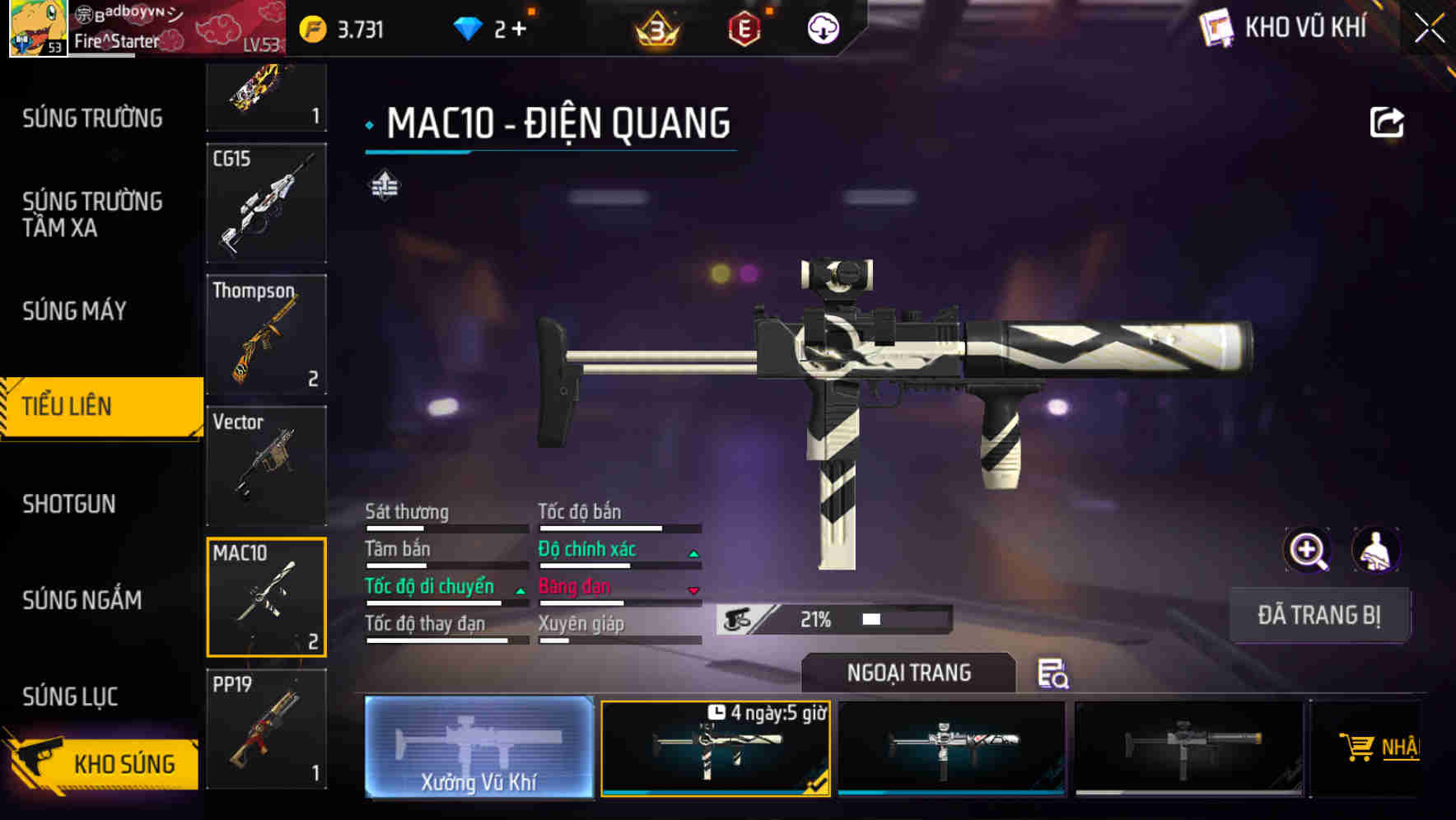Click the Đã Trang Bị equipped button
Viewport: 1456px width, 820px height.
1318,615
